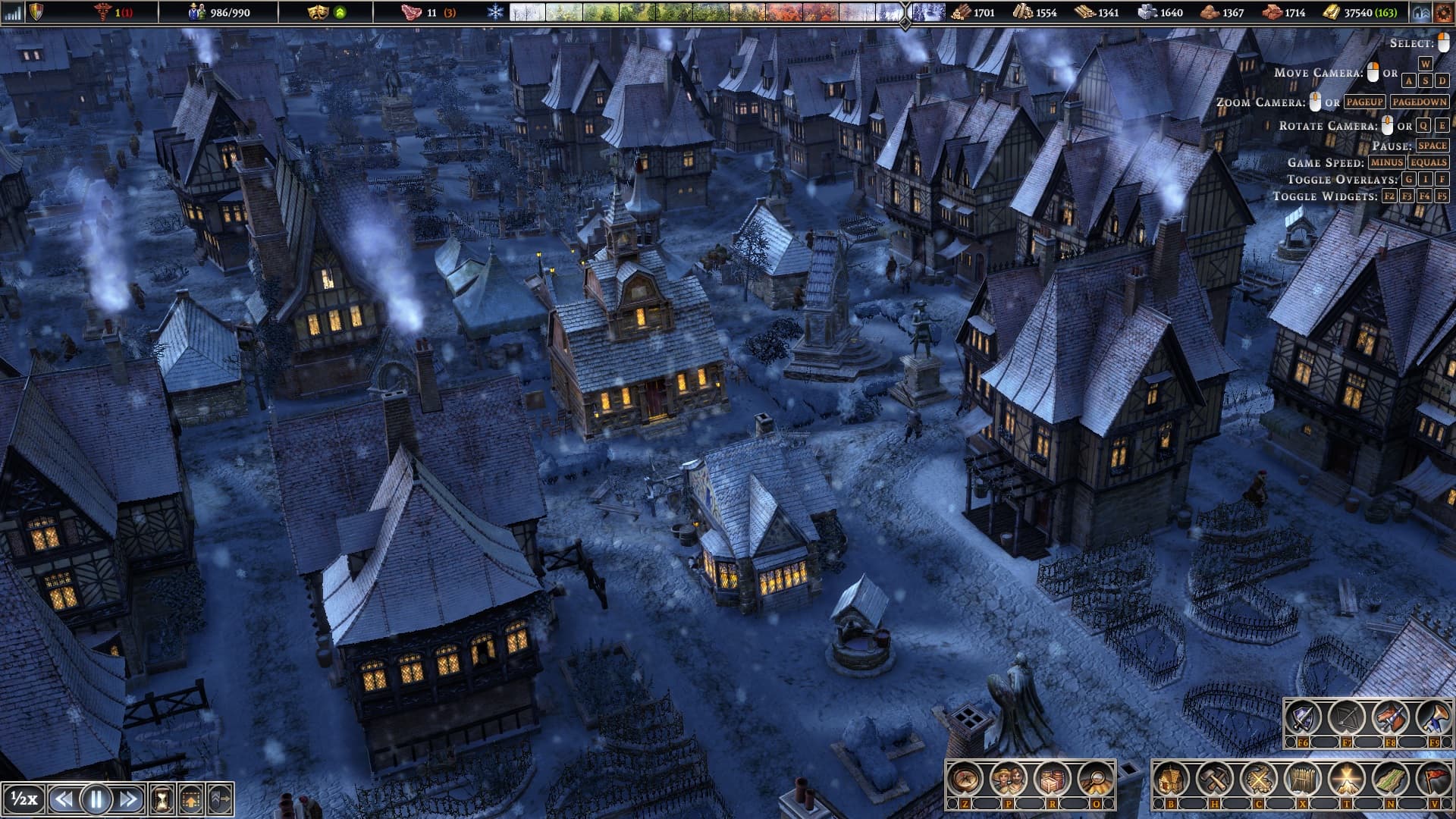
Task: Select the horse cavalry icon
Action: pyautogui.click(x=1391, y=718)
